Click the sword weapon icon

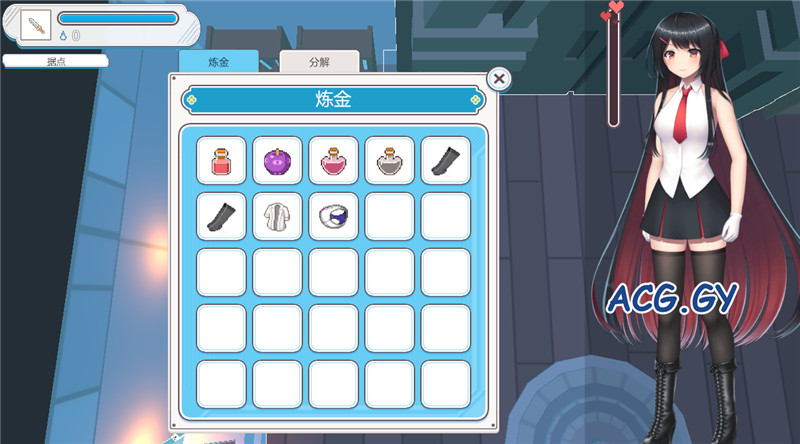click(35, 26)
